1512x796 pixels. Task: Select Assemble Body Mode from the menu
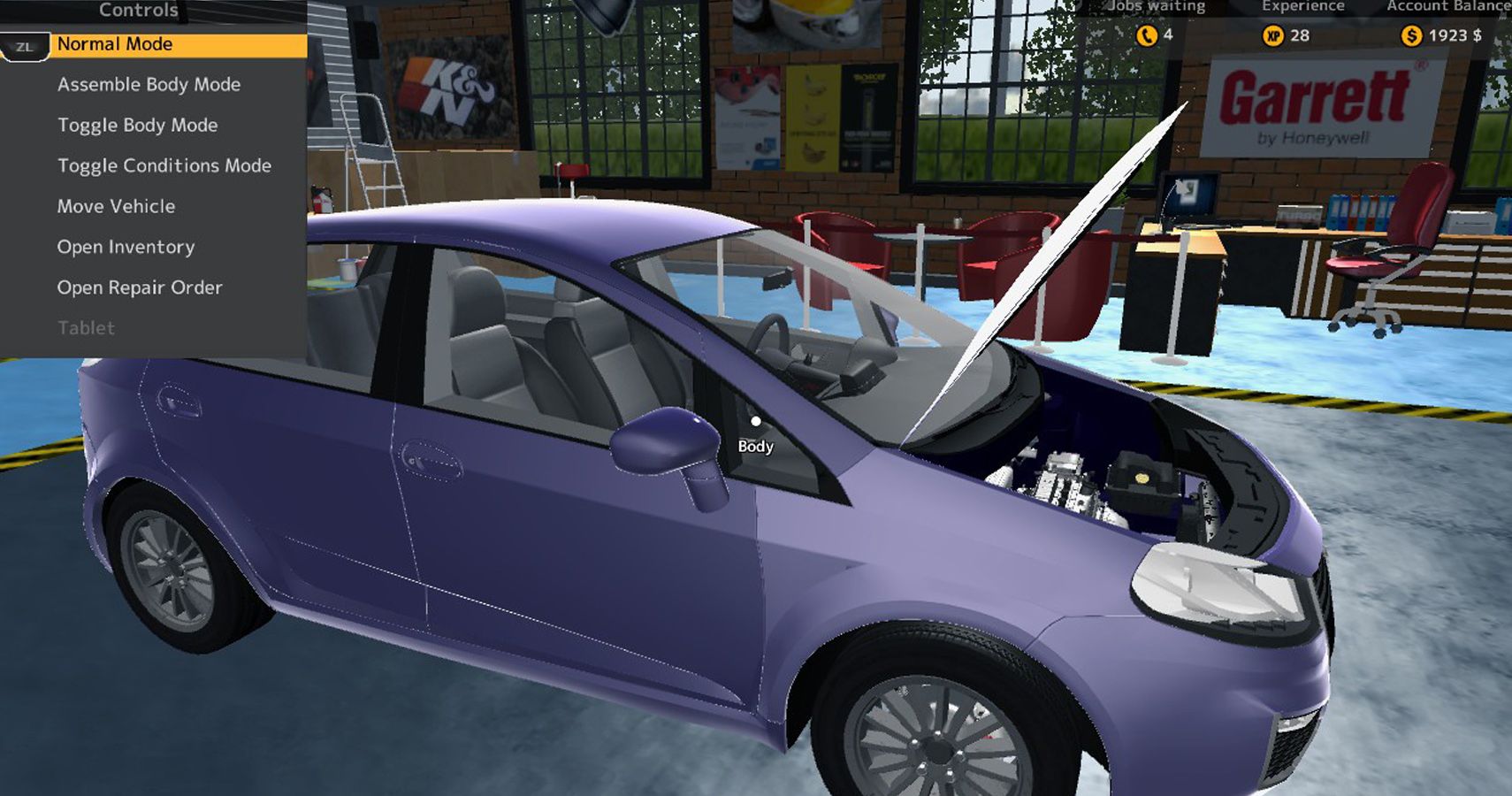[x=149, y=84]
